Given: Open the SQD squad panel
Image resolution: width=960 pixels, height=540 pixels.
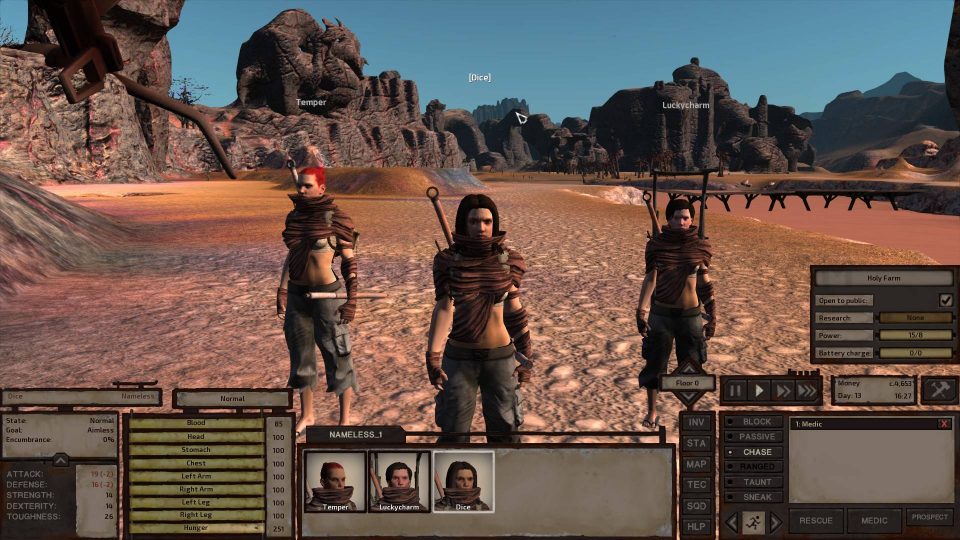Looking at the screenshot, I should 695,506.
